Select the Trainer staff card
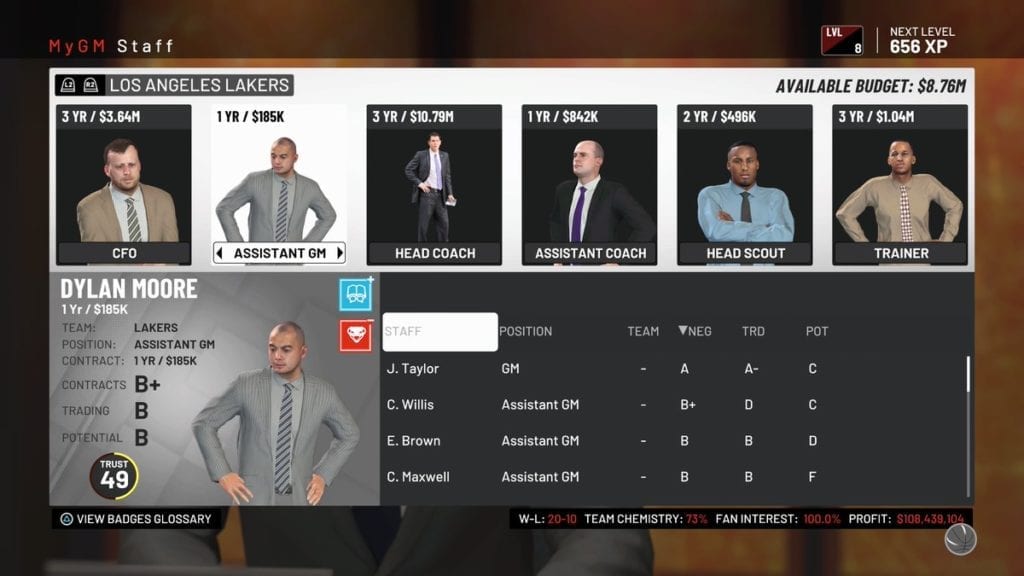This screenshot has width=1024, height=576. pos(900,185)
